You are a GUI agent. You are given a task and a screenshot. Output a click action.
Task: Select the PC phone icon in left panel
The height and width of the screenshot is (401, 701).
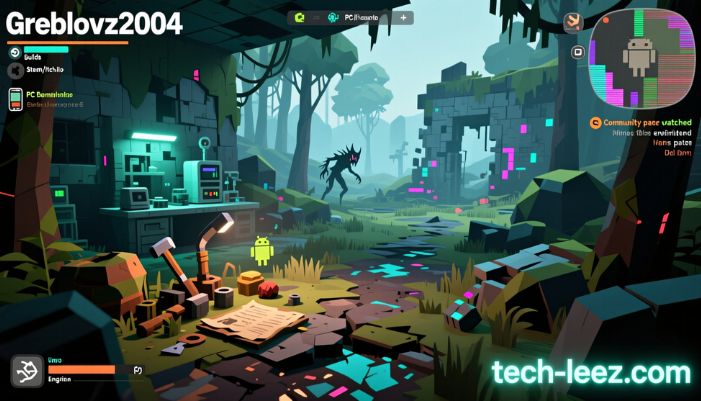click(15, 98)
